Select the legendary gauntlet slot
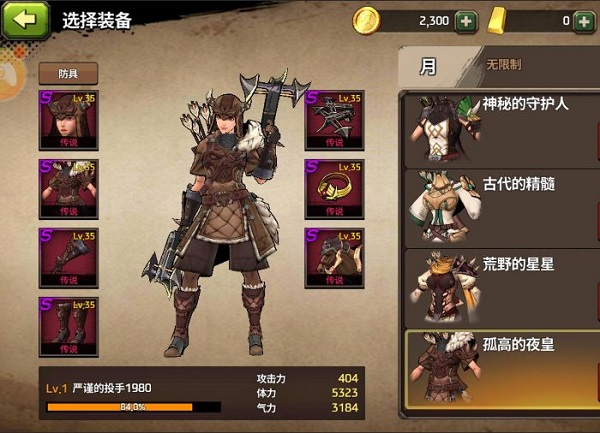 tap(66, 257)
